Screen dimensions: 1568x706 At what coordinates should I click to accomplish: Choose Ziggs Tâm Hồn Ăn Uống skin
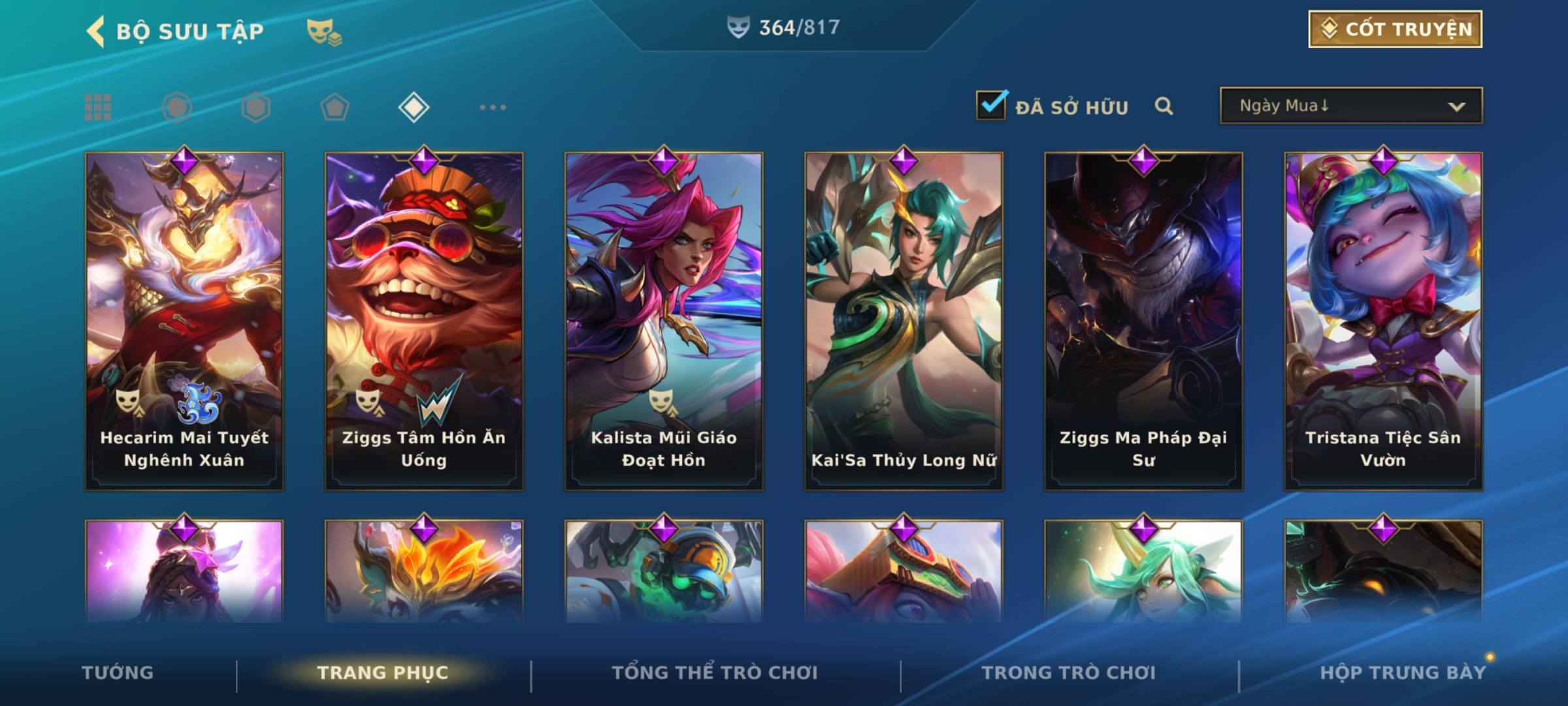tap(424, 320)
